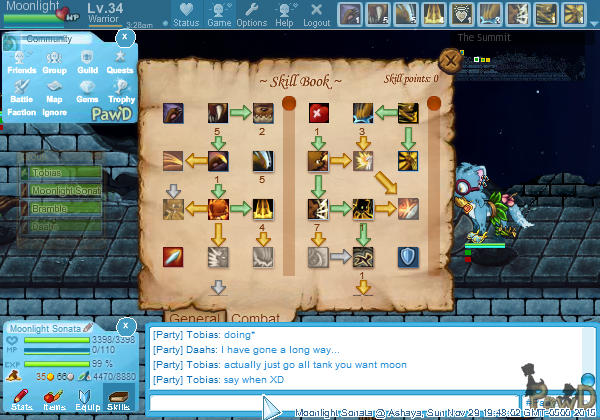
Task: Open the Quests log
Action: coord(120,62)
